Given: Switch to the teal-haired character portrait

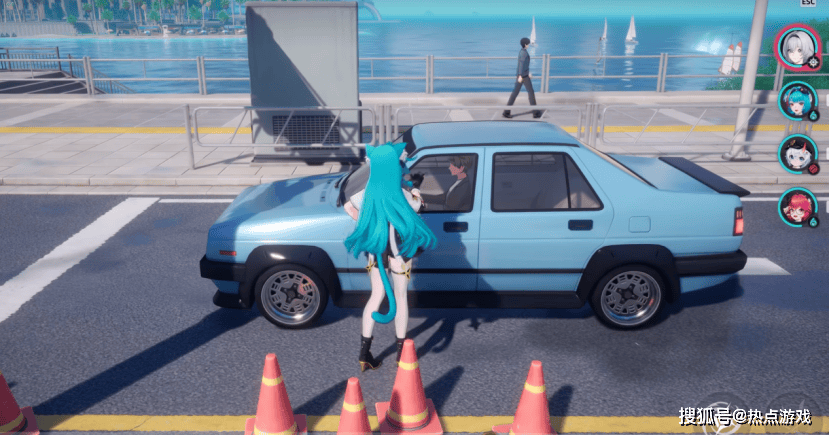Looking at the screenshot, I should (x=797, y=100).
